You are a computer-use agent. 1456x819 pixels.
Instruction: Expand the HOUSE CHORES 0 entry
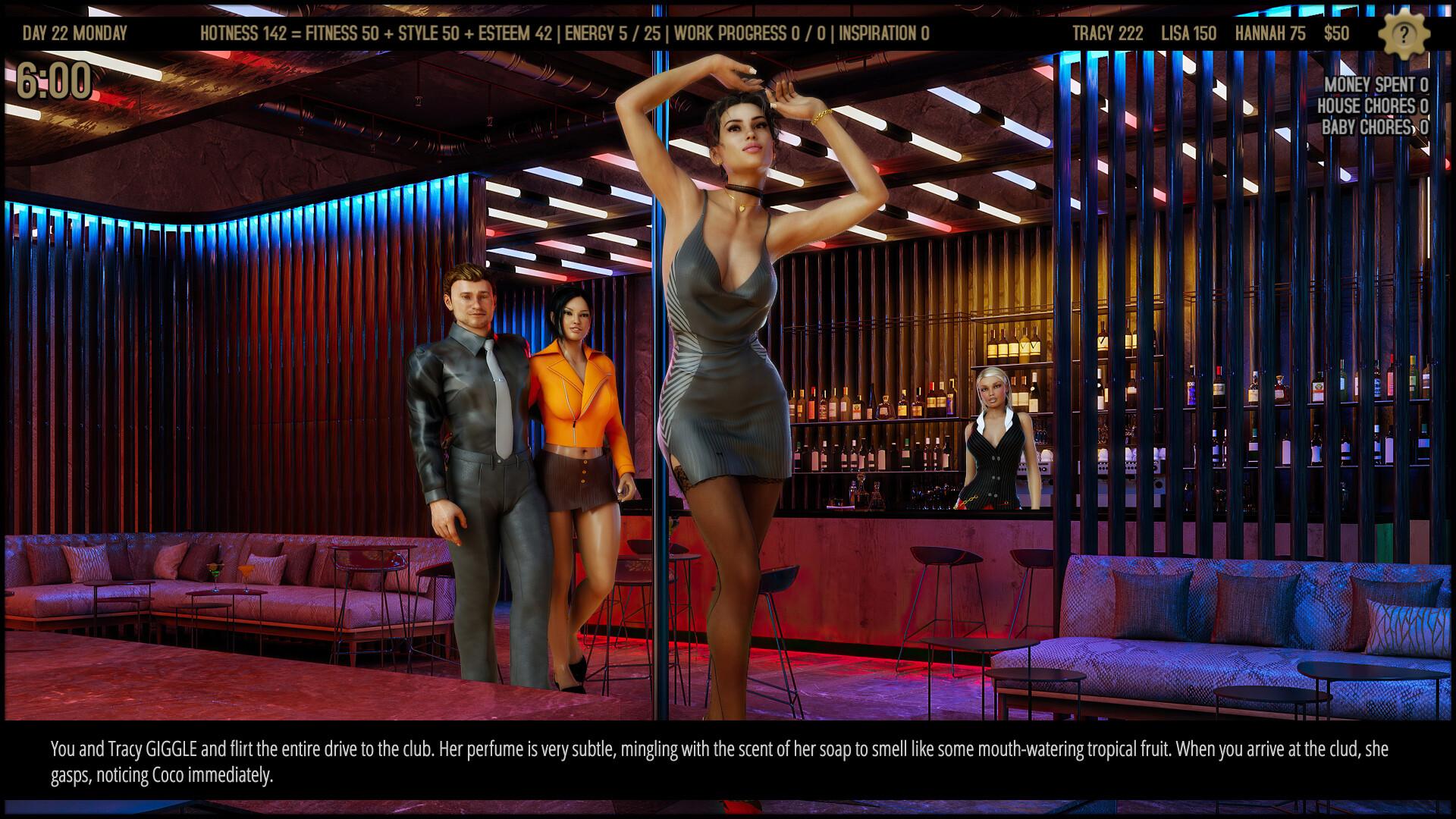click(1374, 106)
